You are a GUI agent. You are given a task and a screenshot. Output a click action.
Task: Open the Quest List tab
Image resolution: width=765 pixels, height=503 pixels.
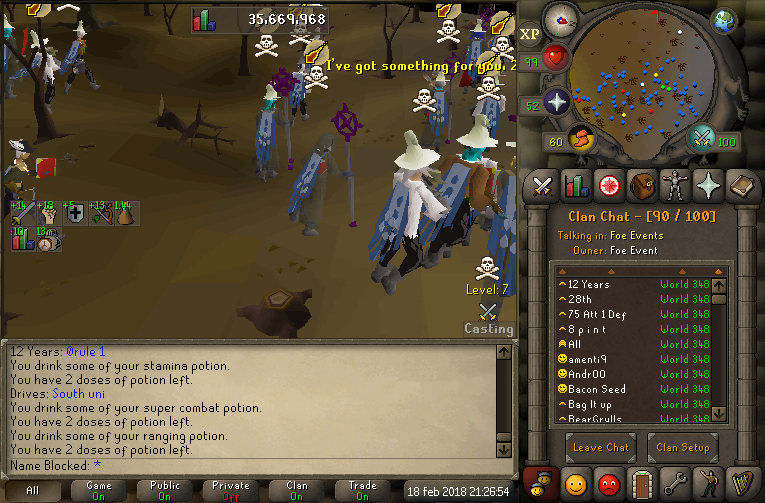(609, 185)
